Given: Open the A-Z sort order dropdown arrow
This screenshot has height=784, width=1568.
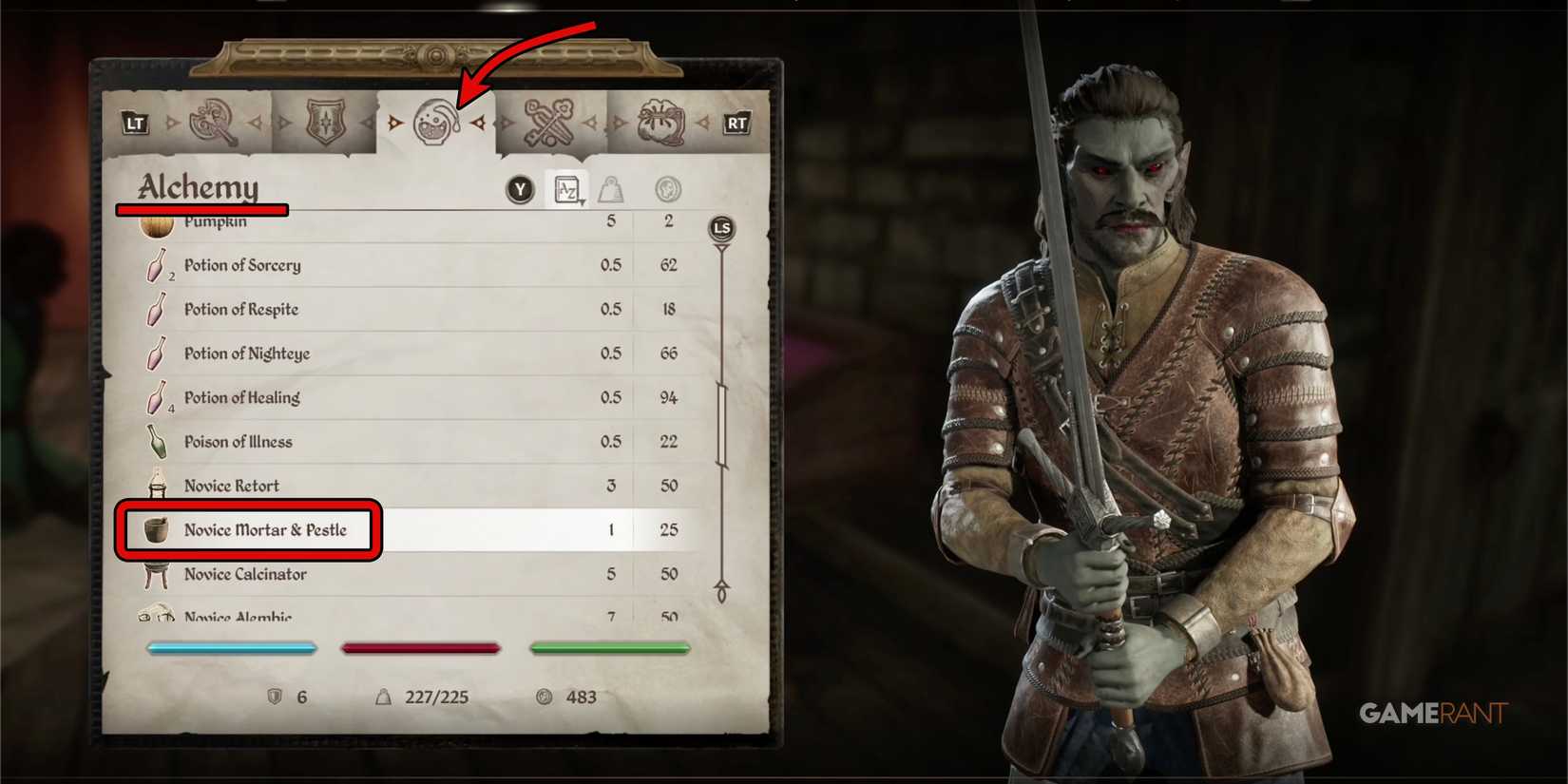Looking at the screenshot, I should pyautogui.click(x=579, y=200).
